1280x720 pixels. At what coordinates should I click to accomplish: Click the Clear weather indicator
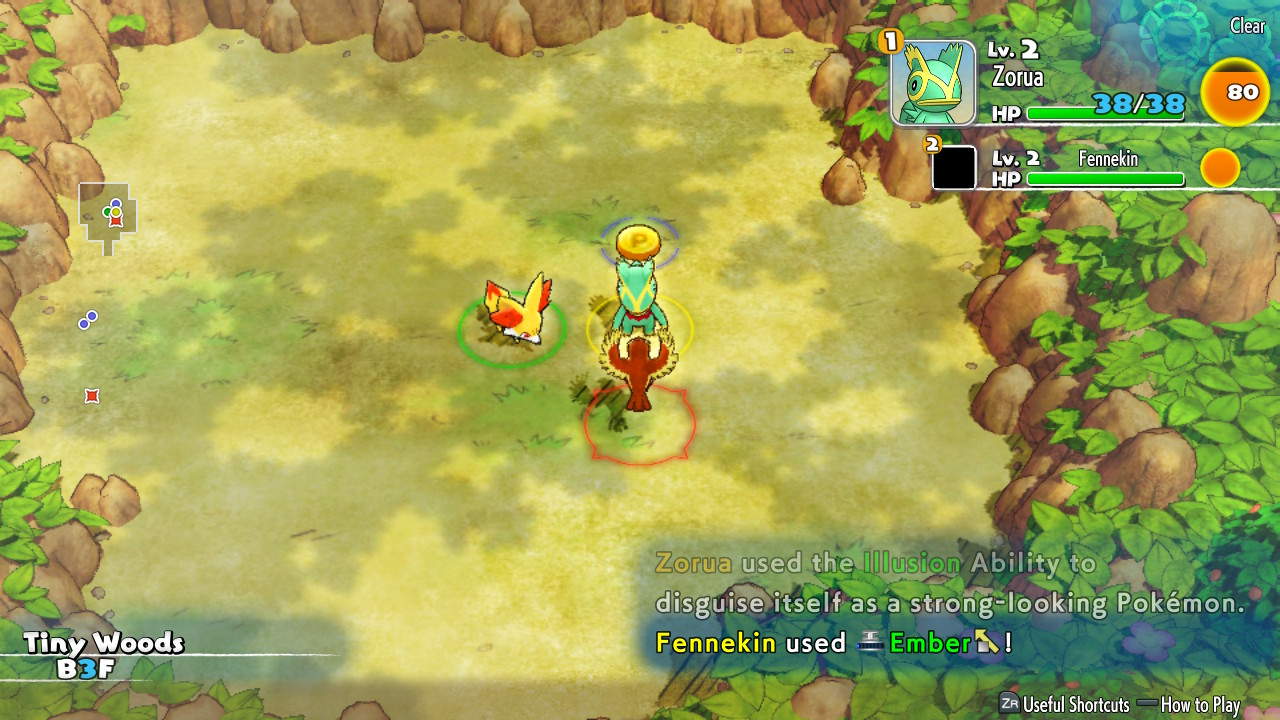(1246, 27)
